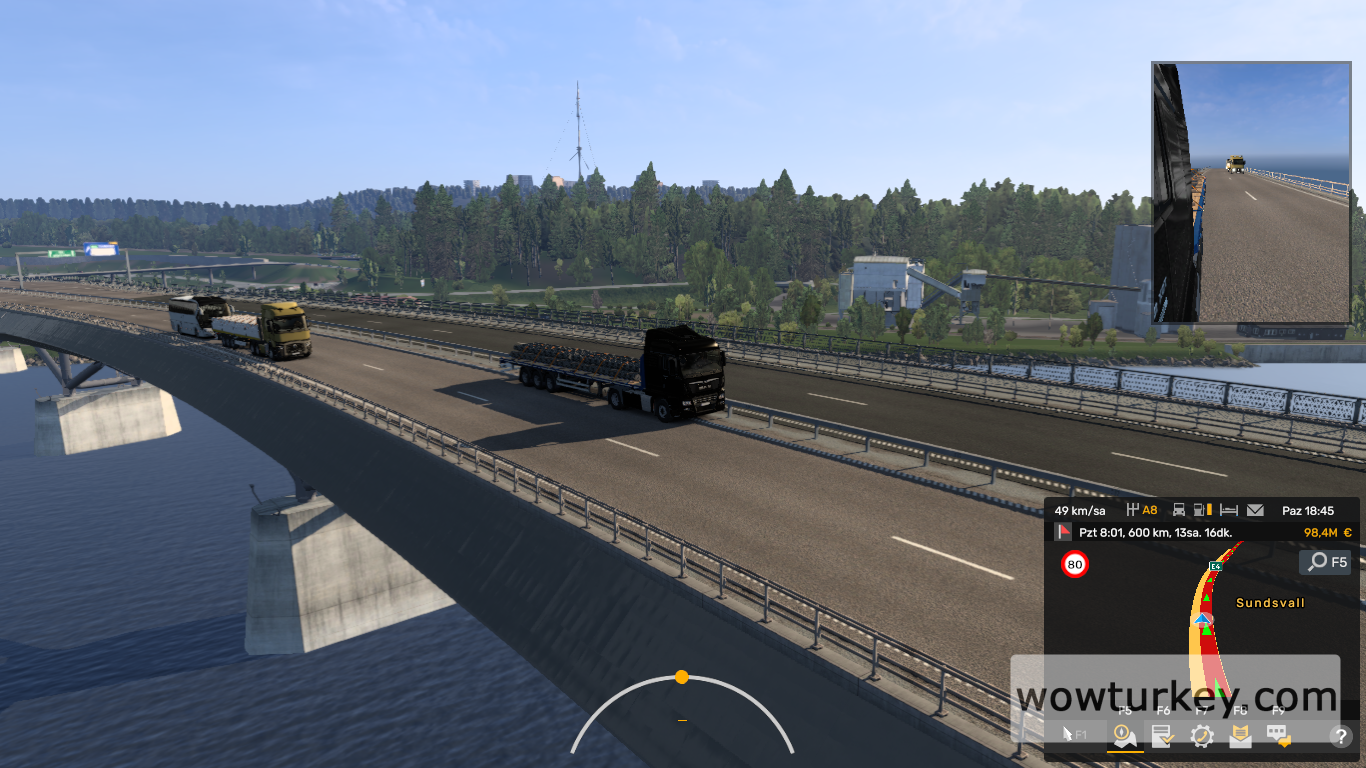This screenshot has width=1366, height=768.
Task: Open messages with the chat bubble icon (F9)
Action: click(1277, 736)
